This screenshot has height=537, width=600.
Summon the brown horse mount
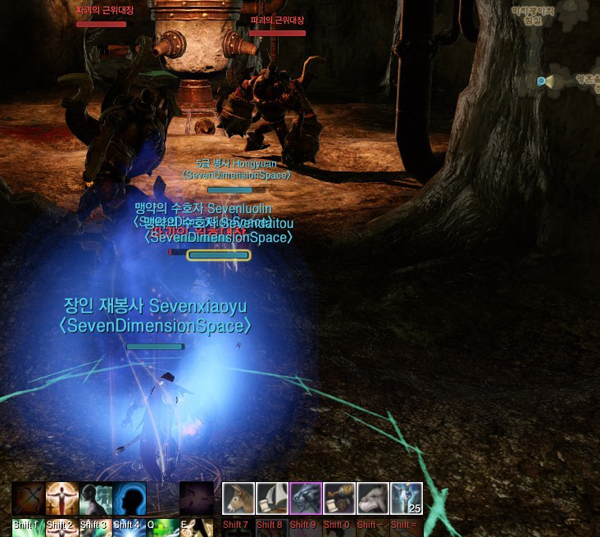tap(238, 499)
